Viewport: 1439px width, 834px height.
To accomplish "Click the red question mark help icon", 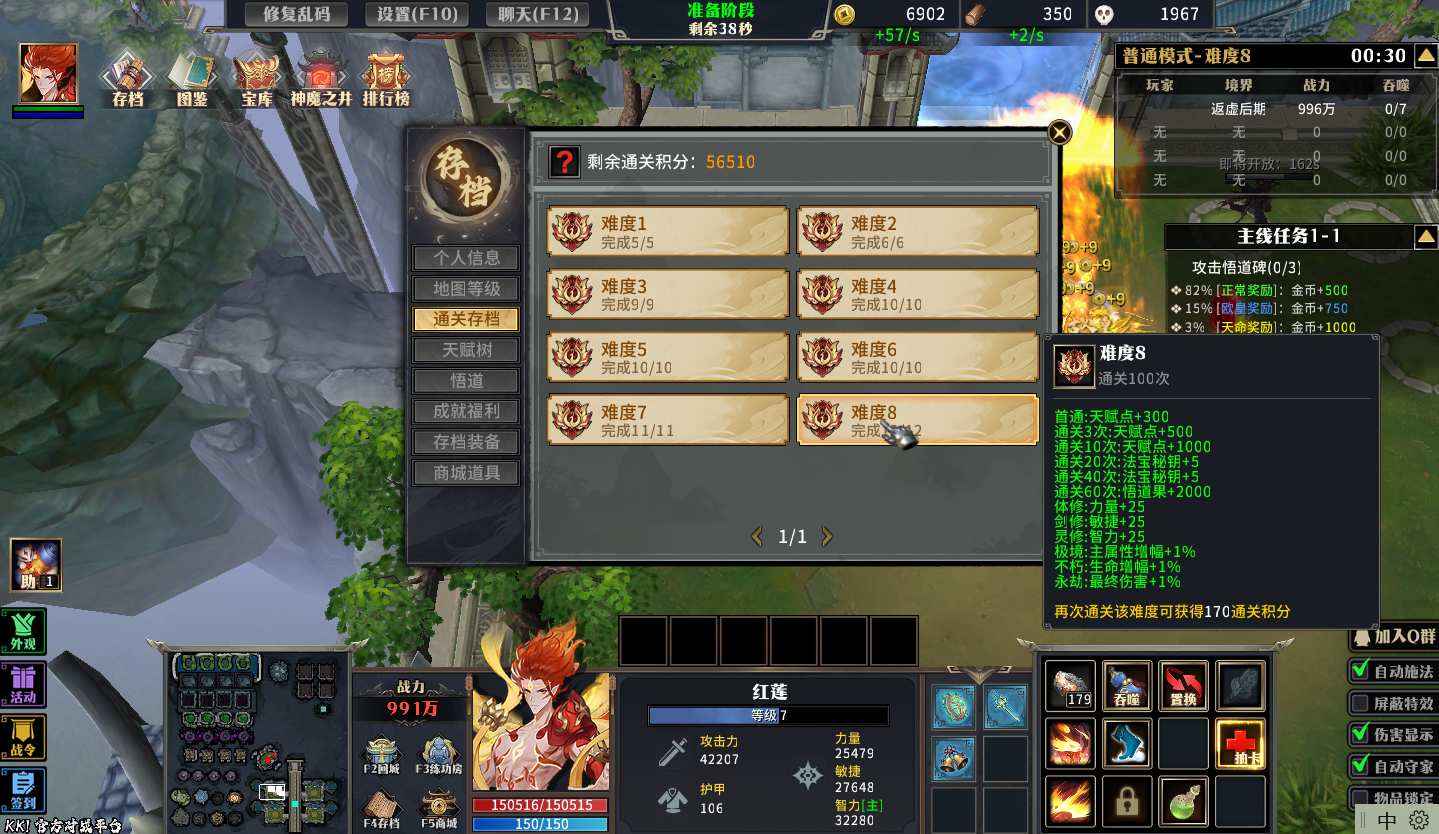I will pos(565,162).
